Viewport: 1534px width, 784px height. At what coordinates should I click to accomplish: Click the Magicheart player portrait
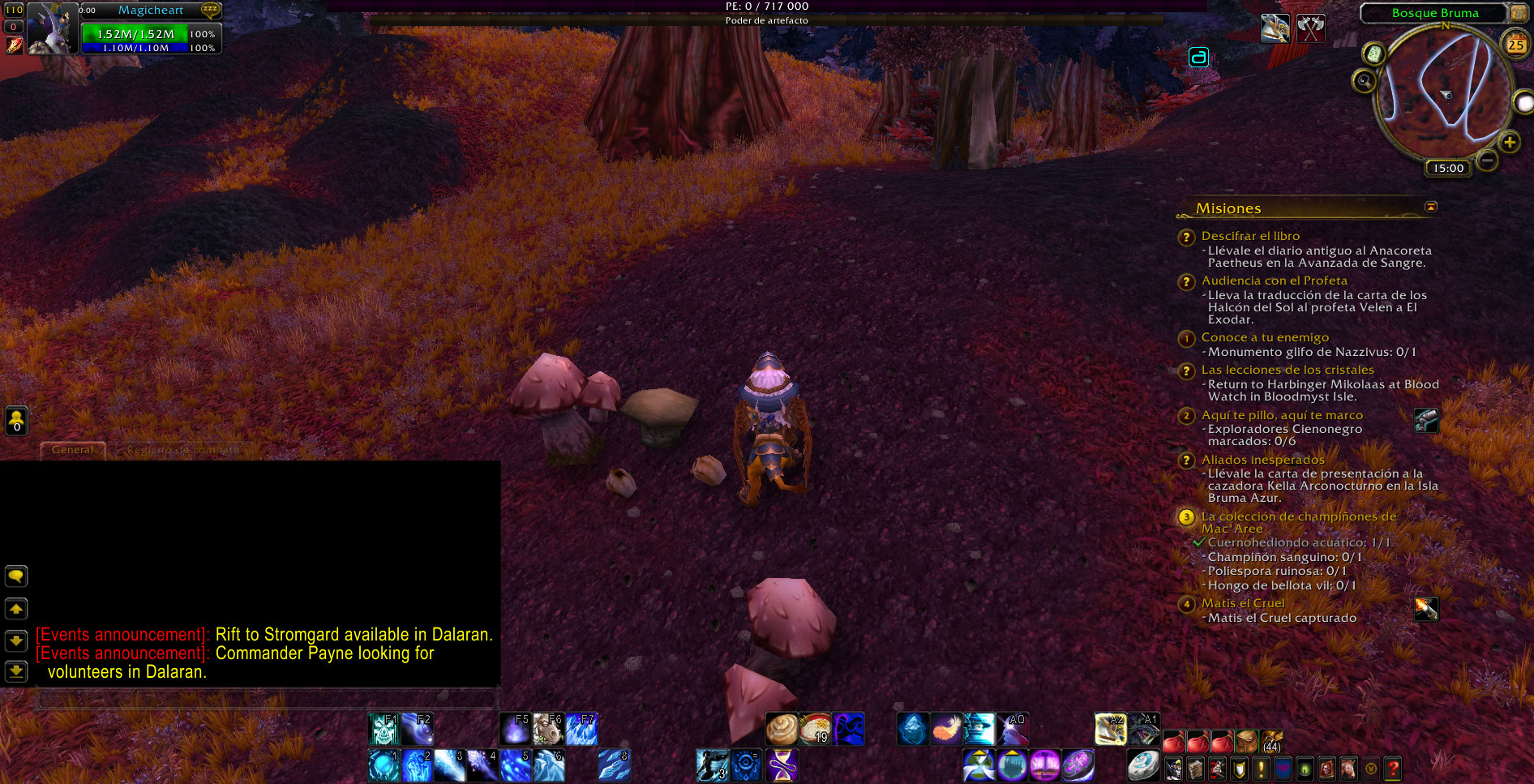pos(50,28)
